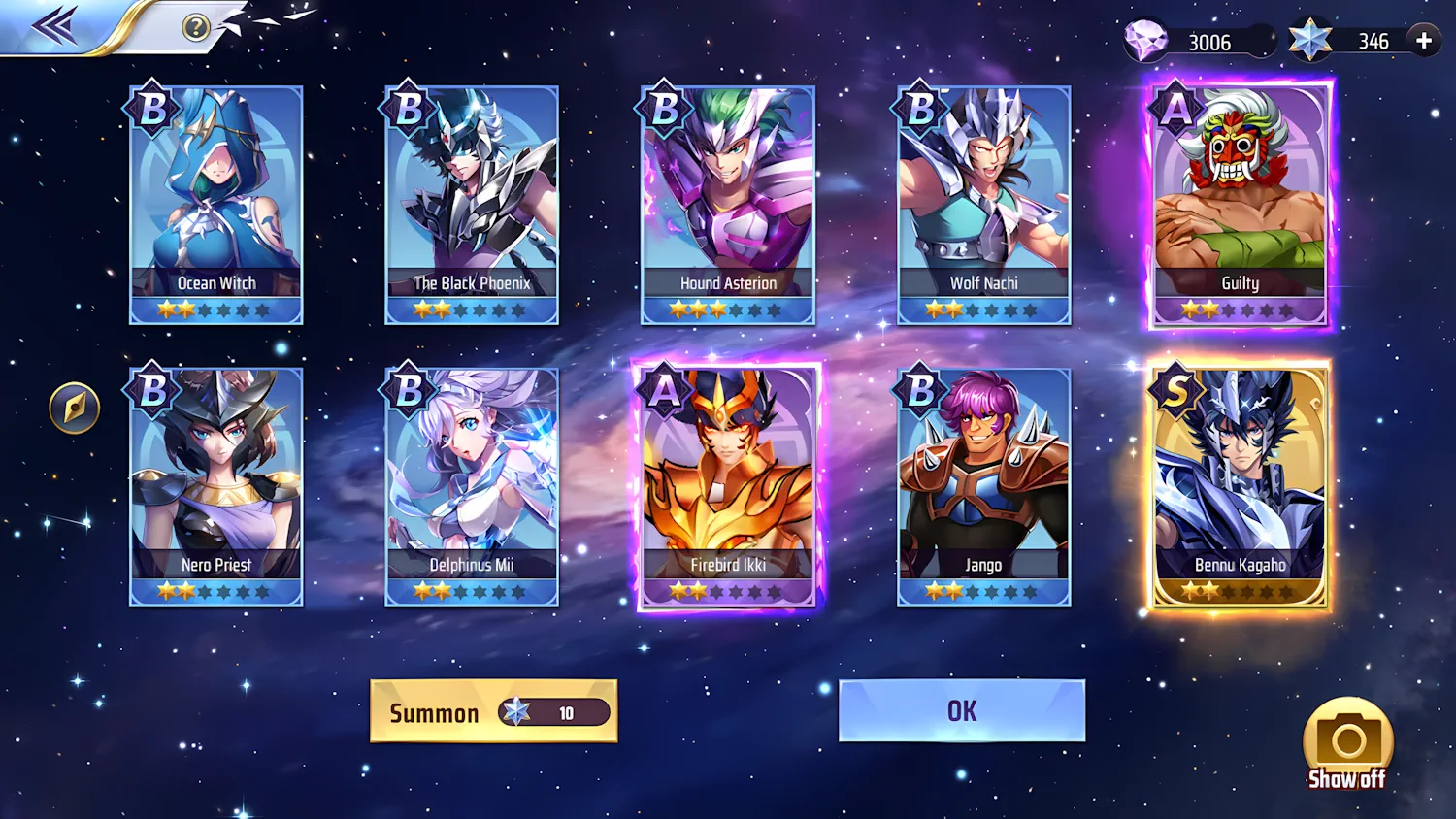Confirm results with the OK button

tap(962, 710)
